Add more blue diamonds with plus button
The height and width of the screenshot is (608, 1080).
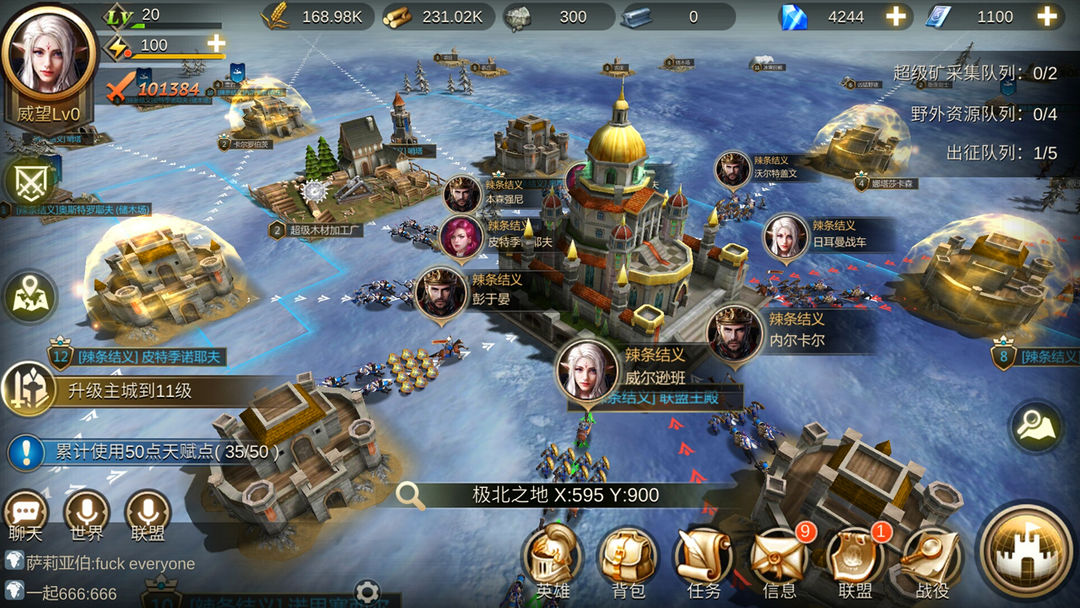pos(896,16)
